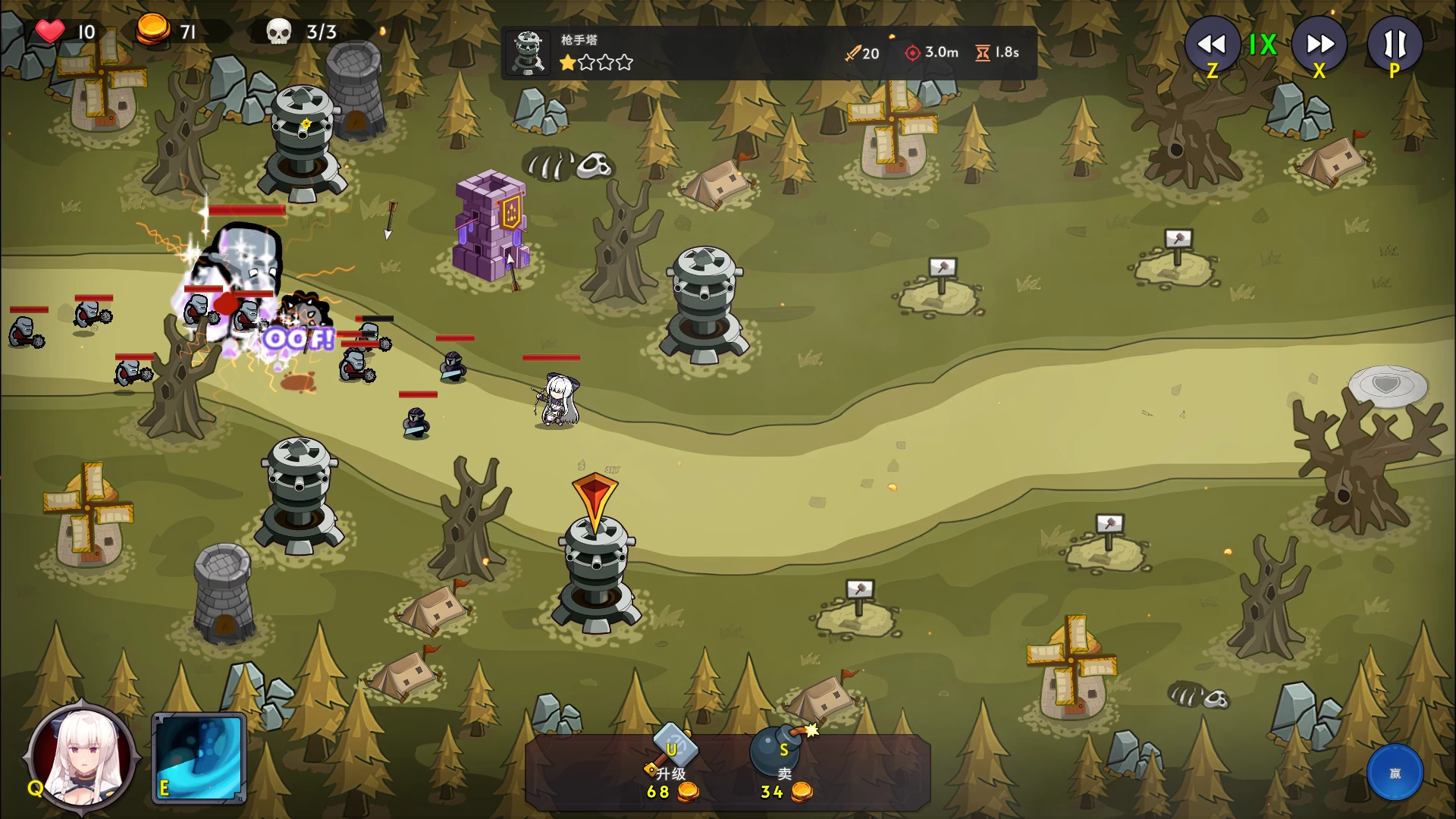Pause the game
1456x819 pixels.
pos(1395,45)
